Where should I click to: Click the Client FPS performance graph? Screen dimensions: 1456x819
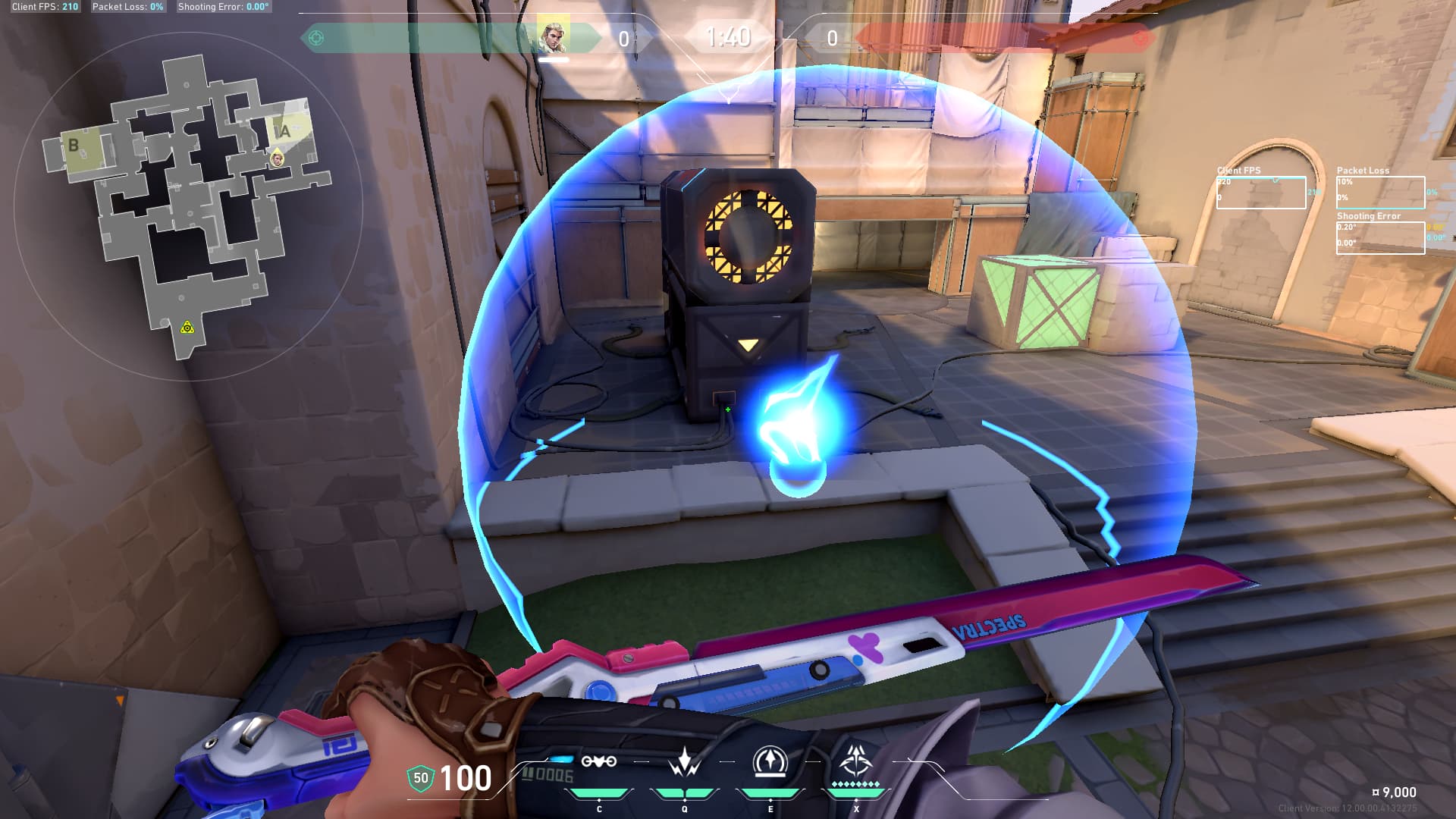coord(1261,193)
